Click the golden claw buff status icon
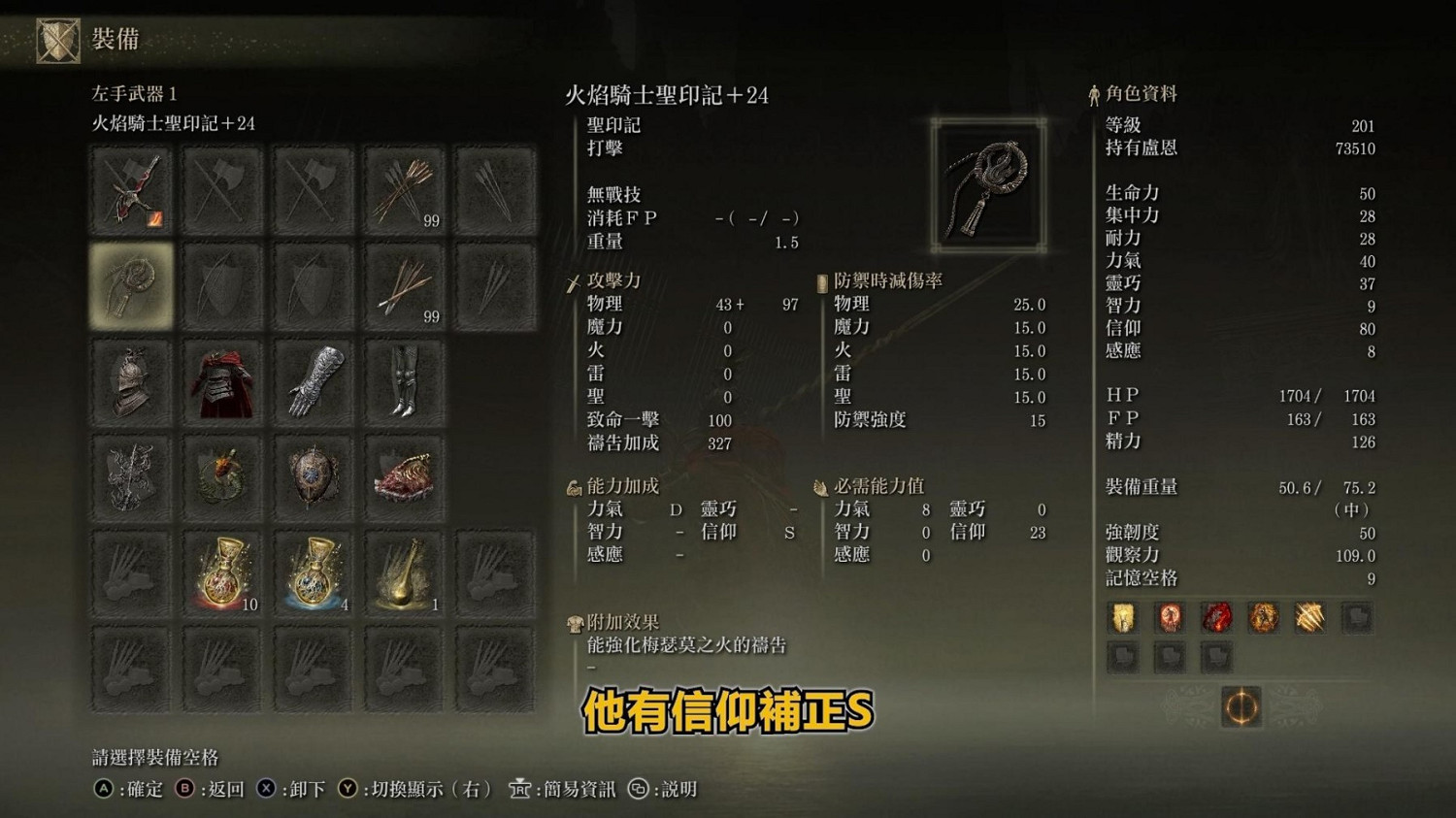The image size is (1456, 818). pos(1309,618)
